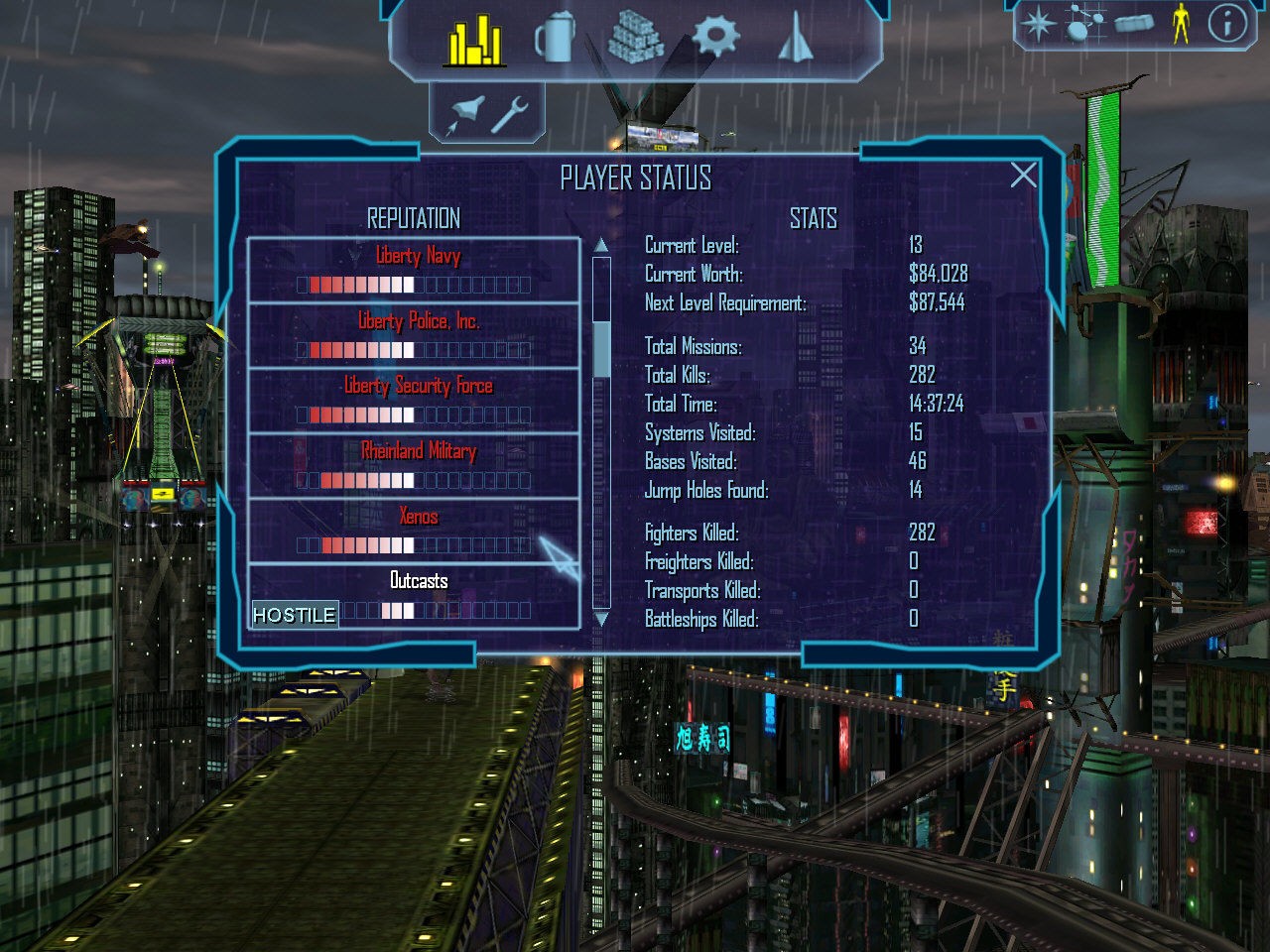The height and width of the screenshot is (952, 1270).
Task: Open the molecule-shaped icon in top right
Action: pyautogui.click(x=1083, y=23)
